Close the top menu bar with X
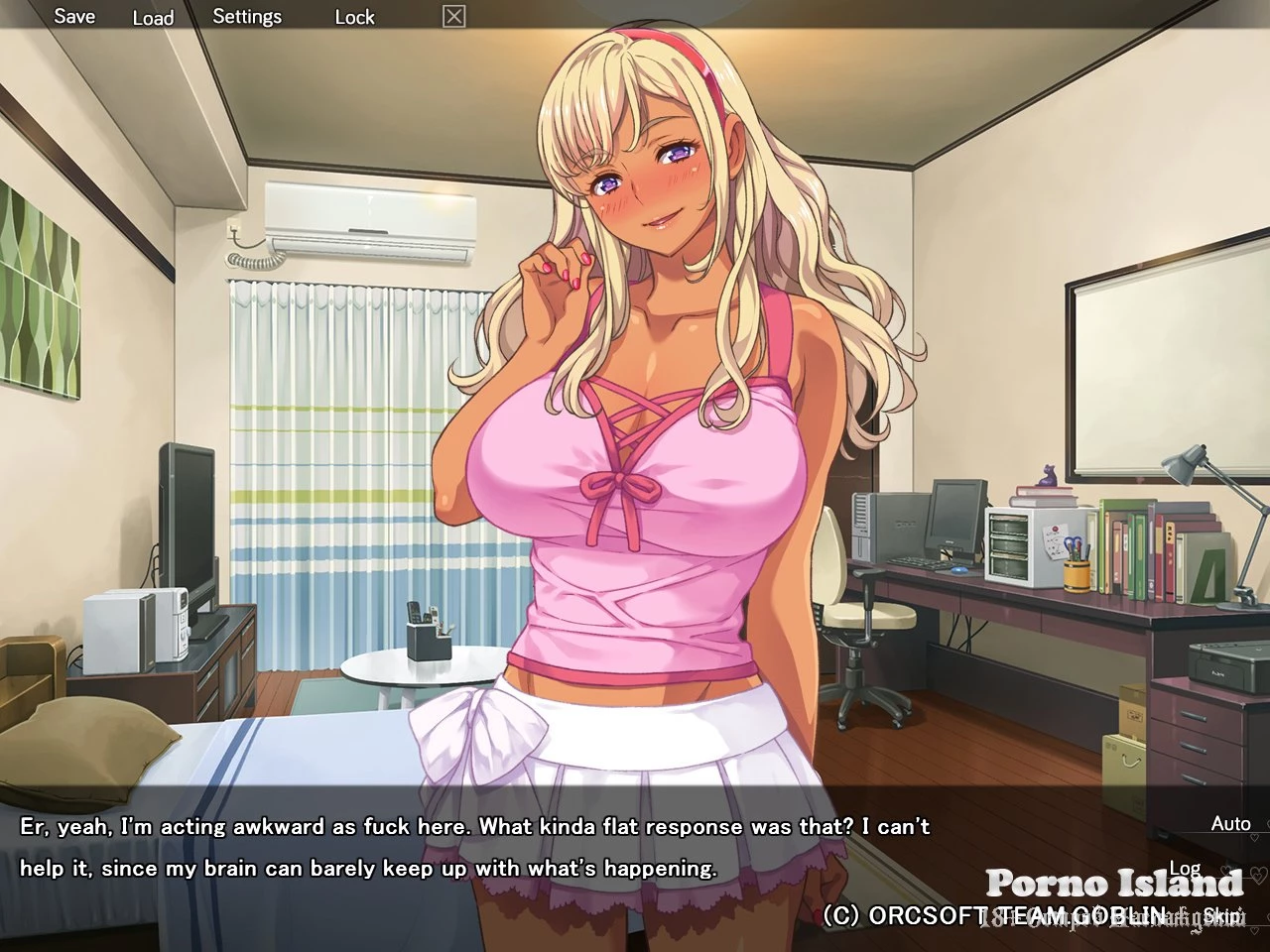Viewport: 1270px width, 952px height. point(453,16)
